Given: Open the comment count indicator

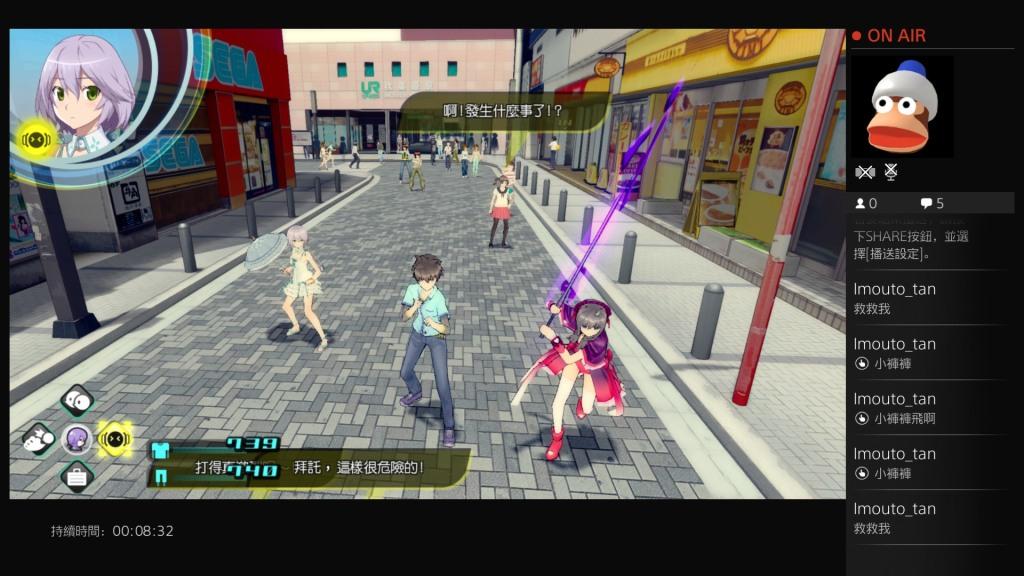Looking at the screenshot, I should tap(932, 203).
